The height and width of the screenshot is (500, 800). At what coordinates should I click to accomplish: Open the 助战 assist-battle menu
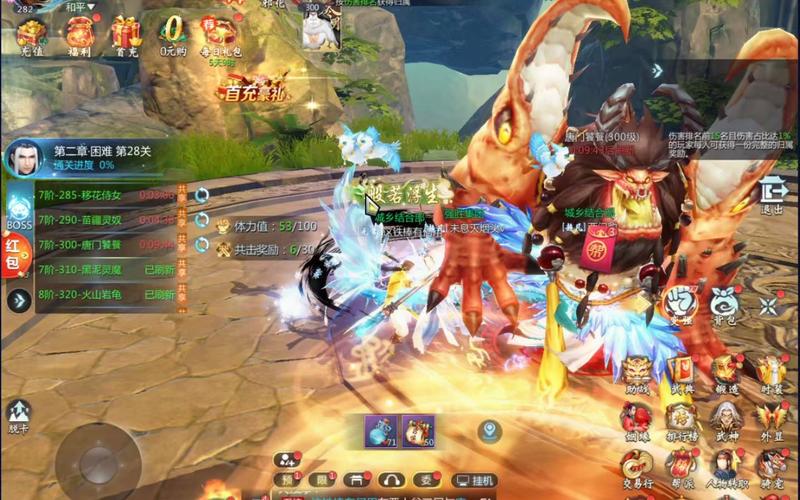[637, 373]
